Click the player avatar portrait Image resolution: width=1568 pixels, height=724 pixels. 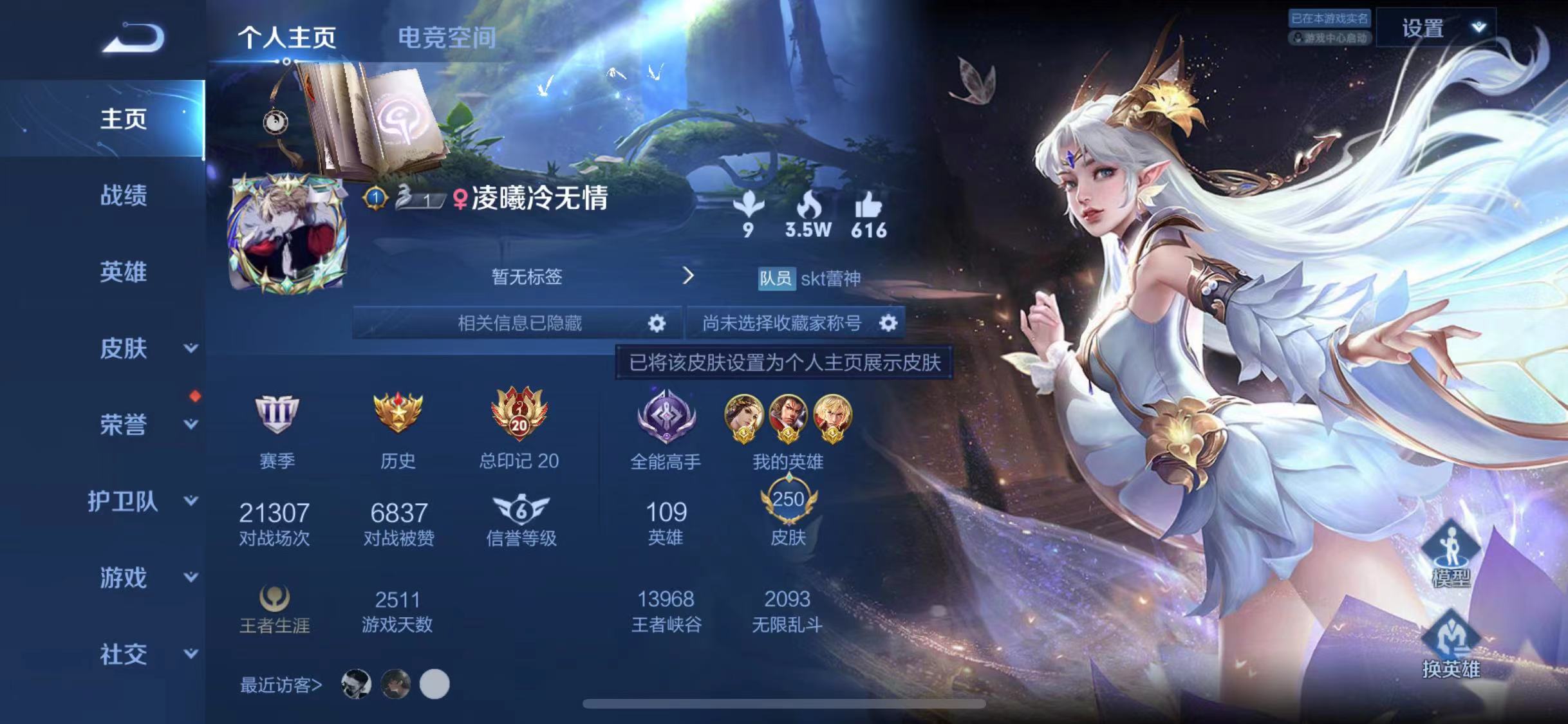[x=288, y=233]
